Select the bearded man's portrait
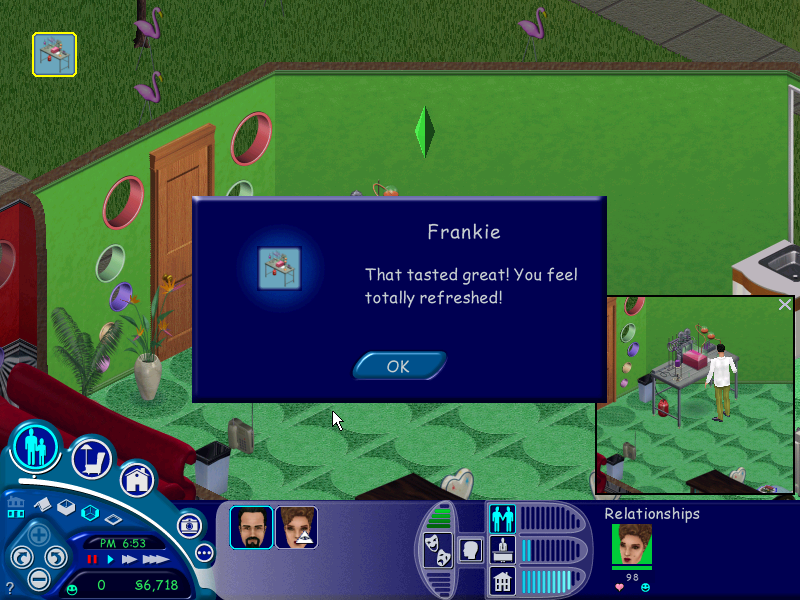The height and width of the screenshot is (600, 800). tap(251, 527)
